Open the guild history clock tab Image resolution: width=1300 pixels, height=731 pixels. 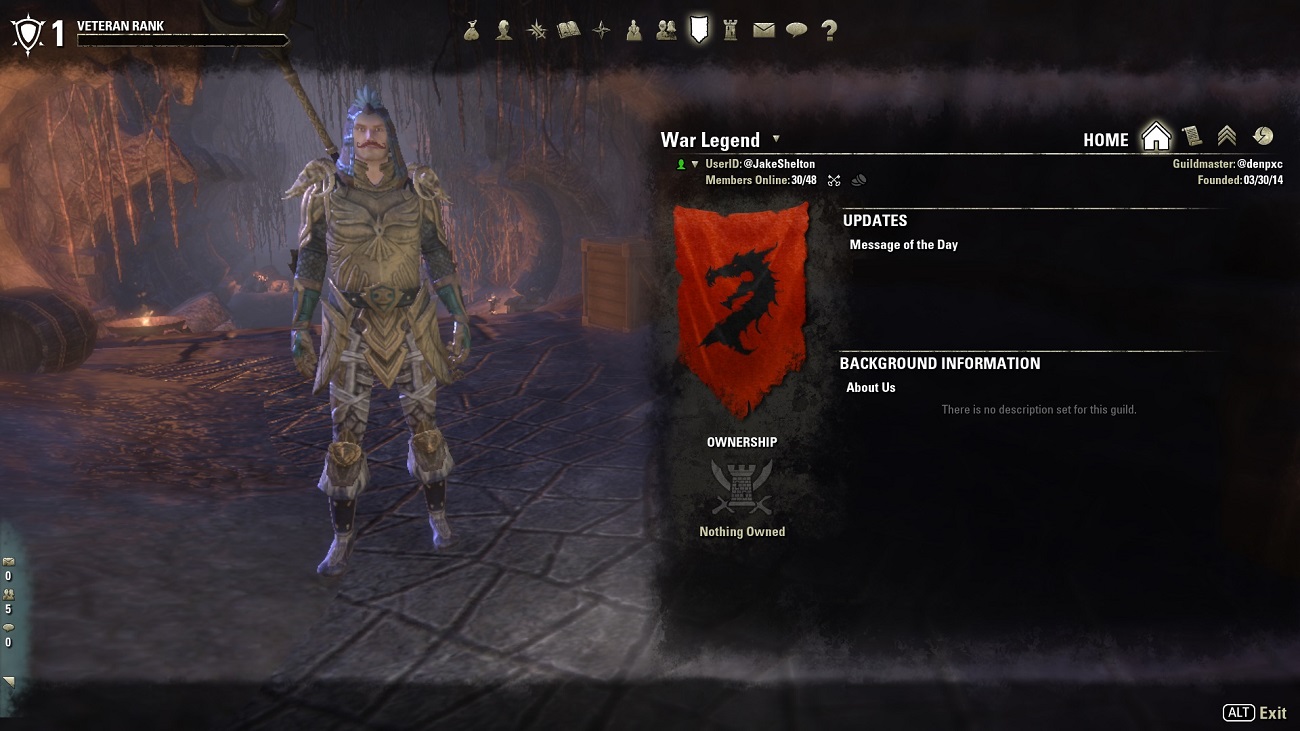coord(1262,137)
